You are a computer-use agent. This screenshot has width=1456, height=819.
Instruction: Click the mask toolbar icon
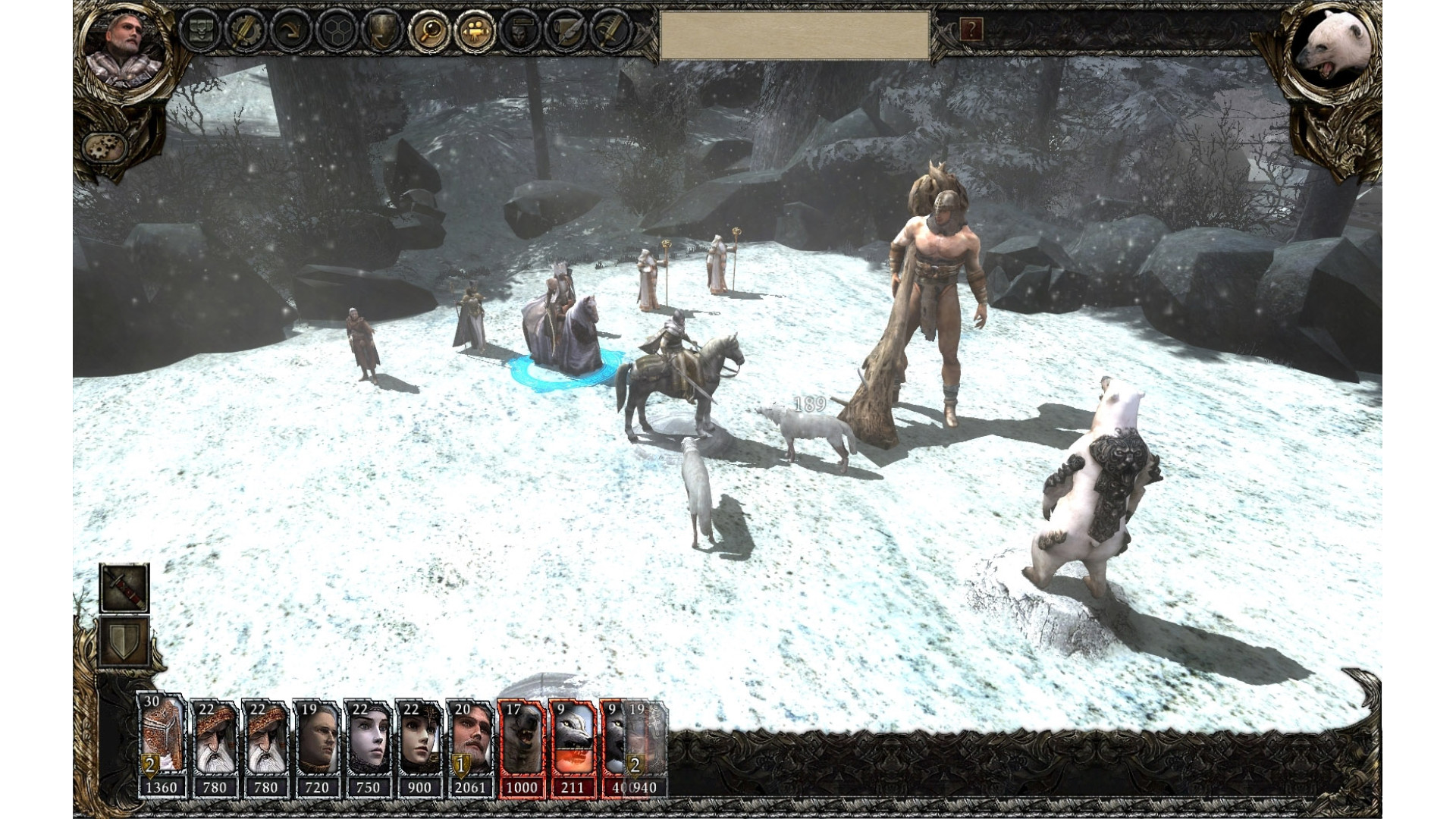click(521, 31)
